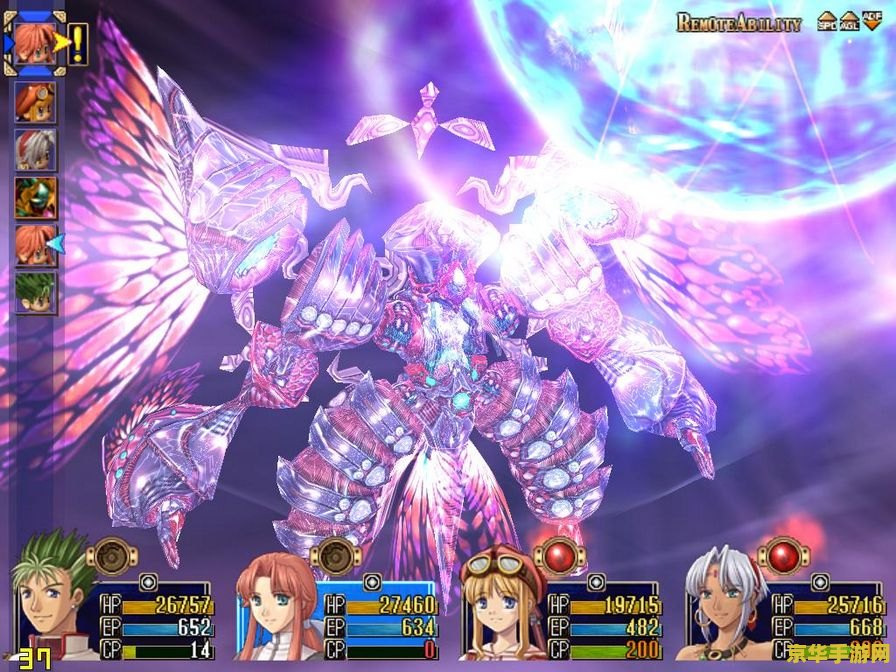The width and height of the screenshot is (896, 672).
Task: Click the AGL up status icon
Action: [849, 22]
